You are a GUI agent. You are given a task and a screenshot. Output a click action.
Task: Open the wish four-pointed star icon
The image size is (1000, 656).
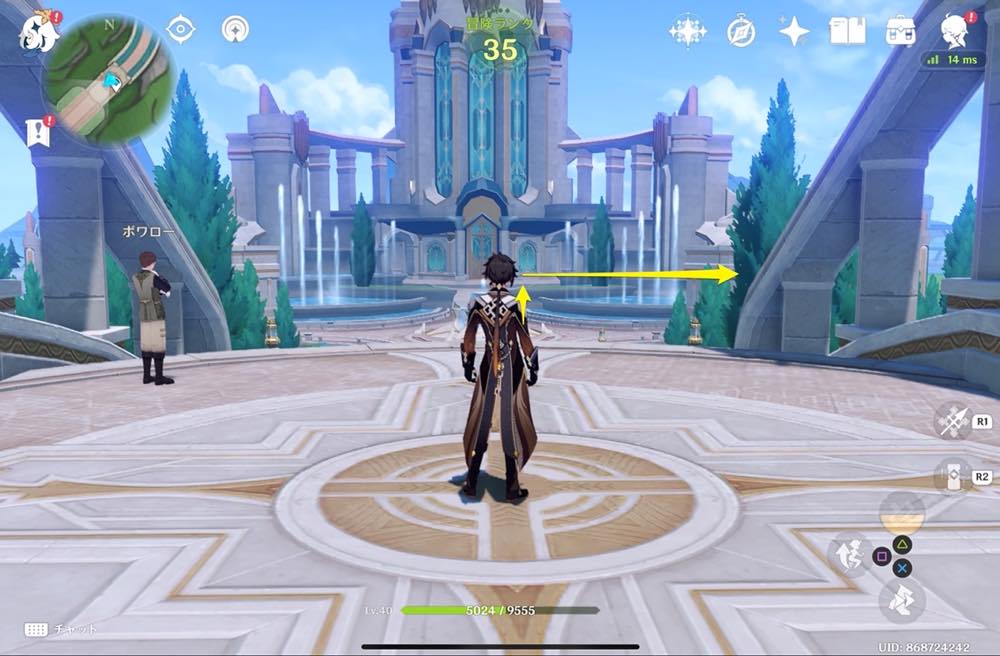click(x=794, y=31)
